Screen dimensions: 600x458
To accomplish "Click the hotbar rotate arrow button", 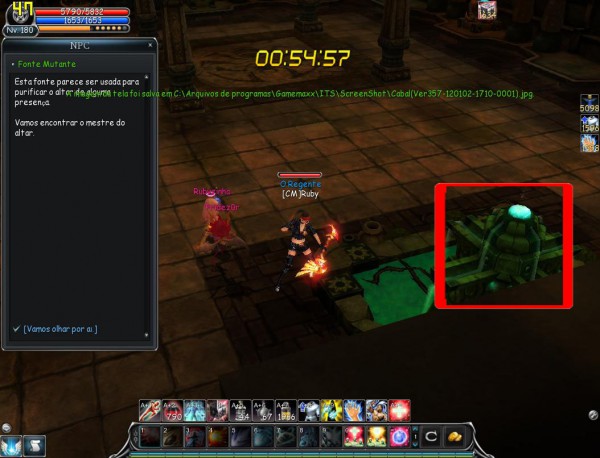I will (x=431, y=437).
